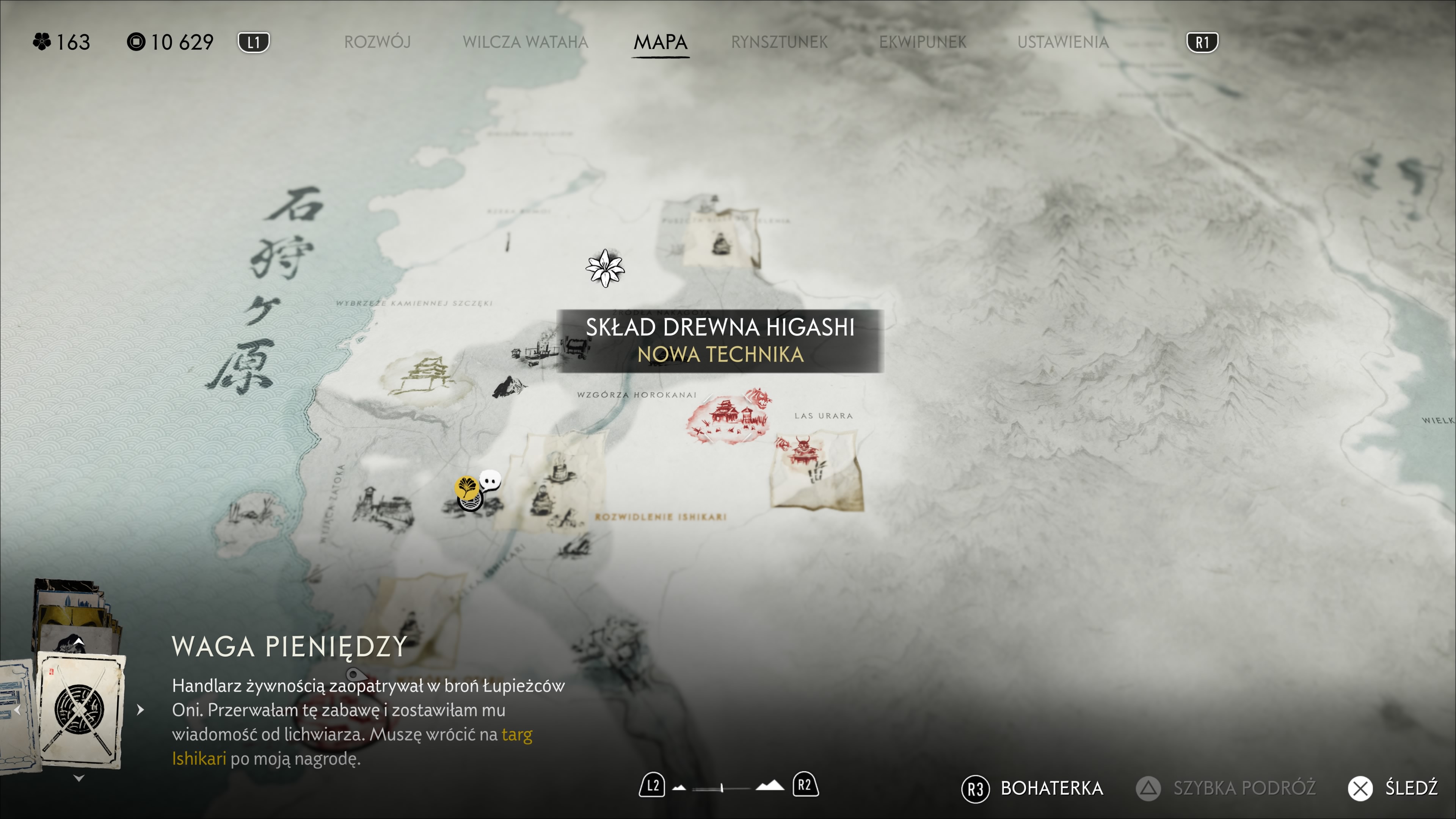The width and height of the screenshot is (1456, 819).
Task: Open the Ekwipunek tab
Action: [x=923, y=42]
